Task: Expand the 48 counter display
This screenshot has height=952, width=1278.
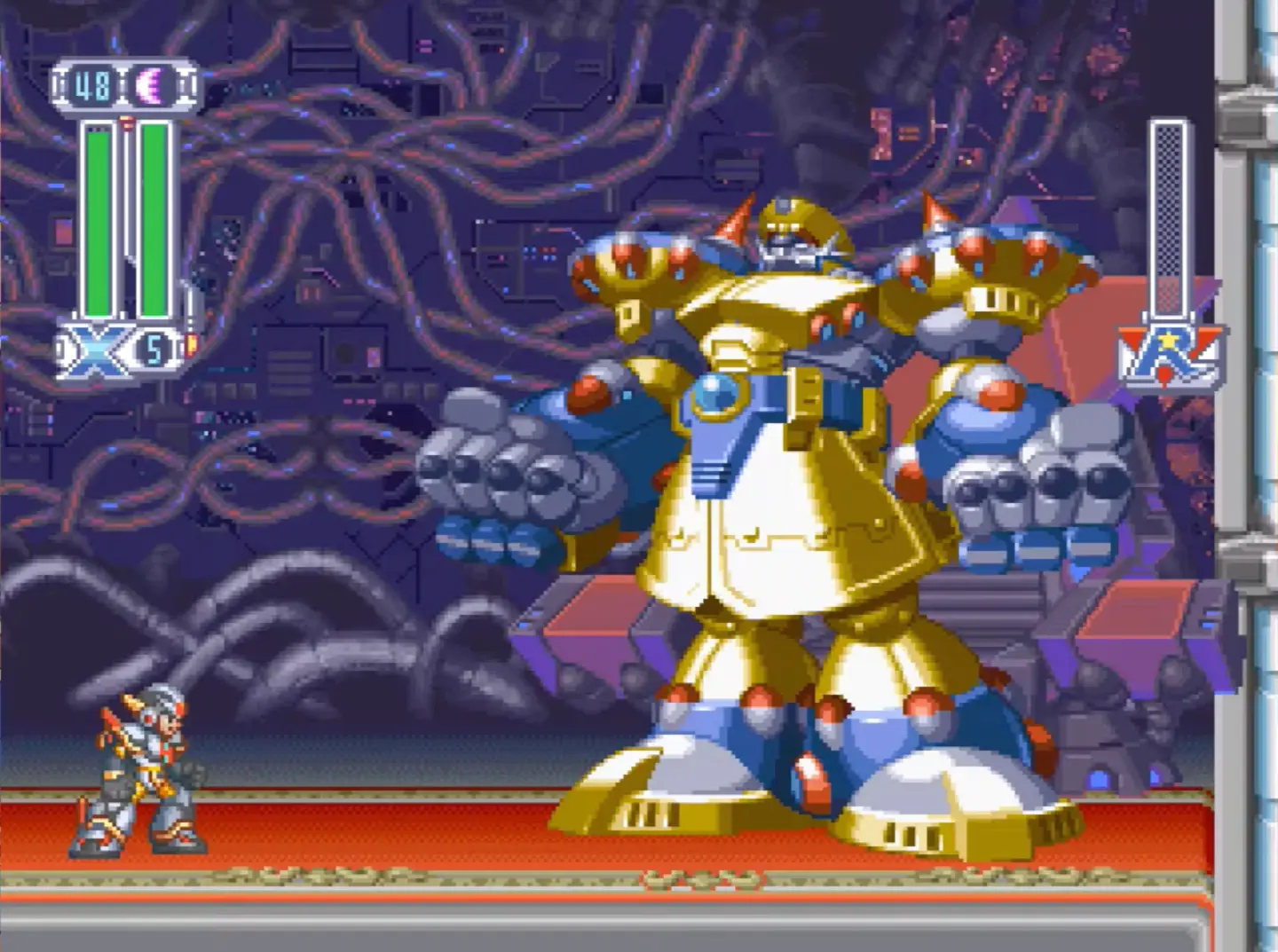Action: point(91,84)
